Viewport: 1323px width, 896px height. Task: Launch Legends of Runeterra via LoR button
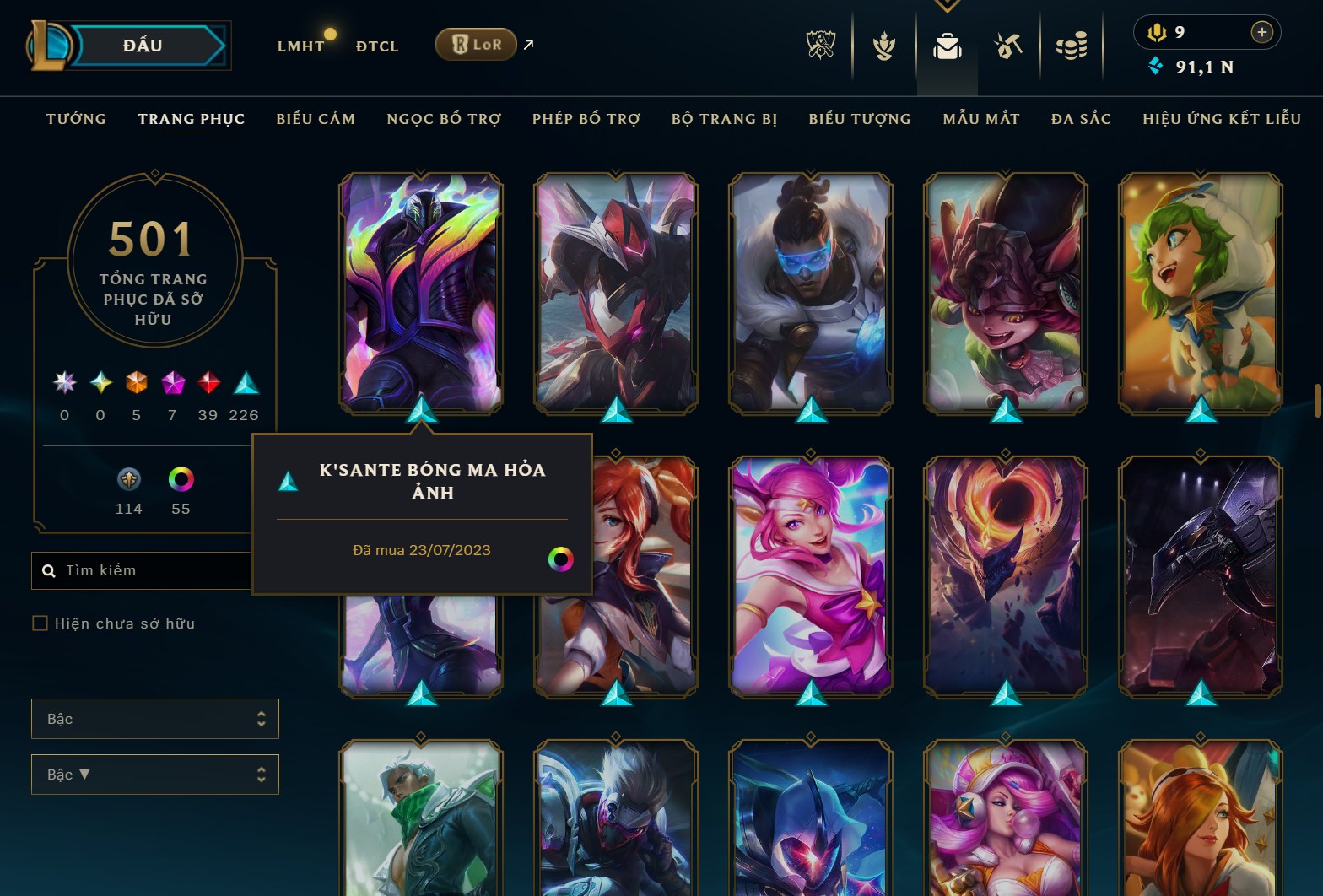click(x=476, y=44)
